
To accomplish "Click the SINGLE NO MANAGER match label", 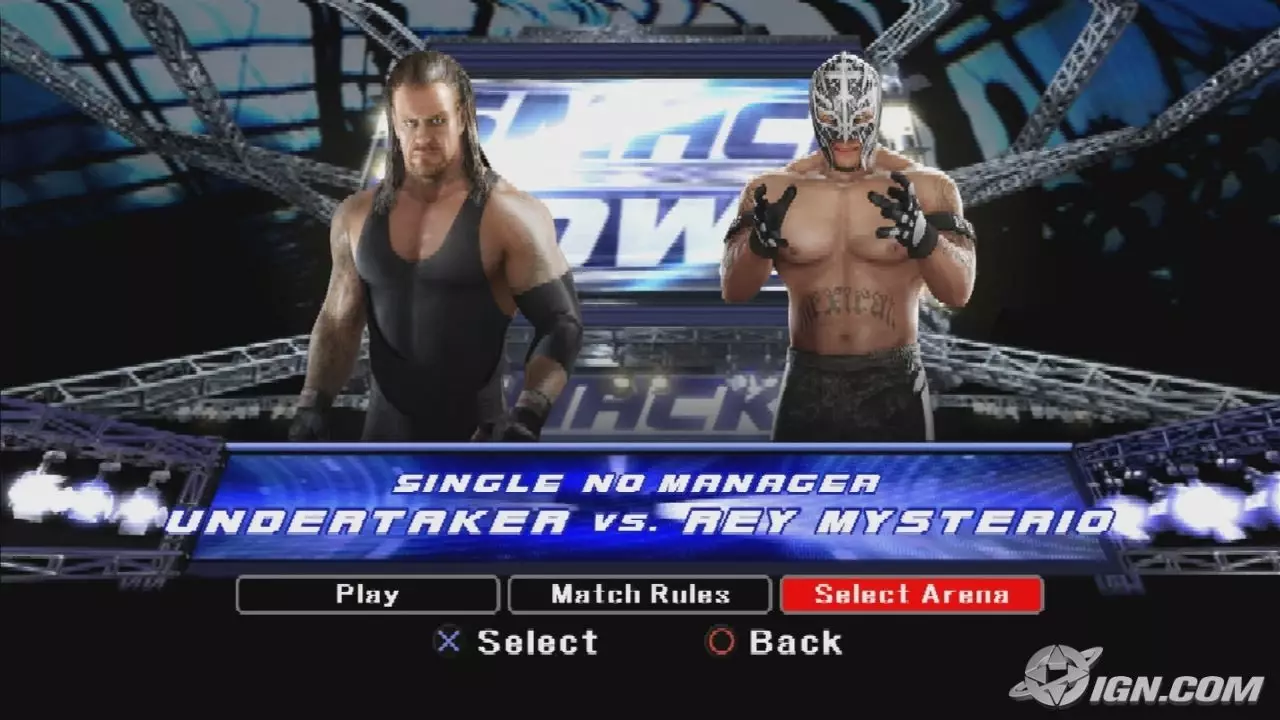I will (640, 483).
